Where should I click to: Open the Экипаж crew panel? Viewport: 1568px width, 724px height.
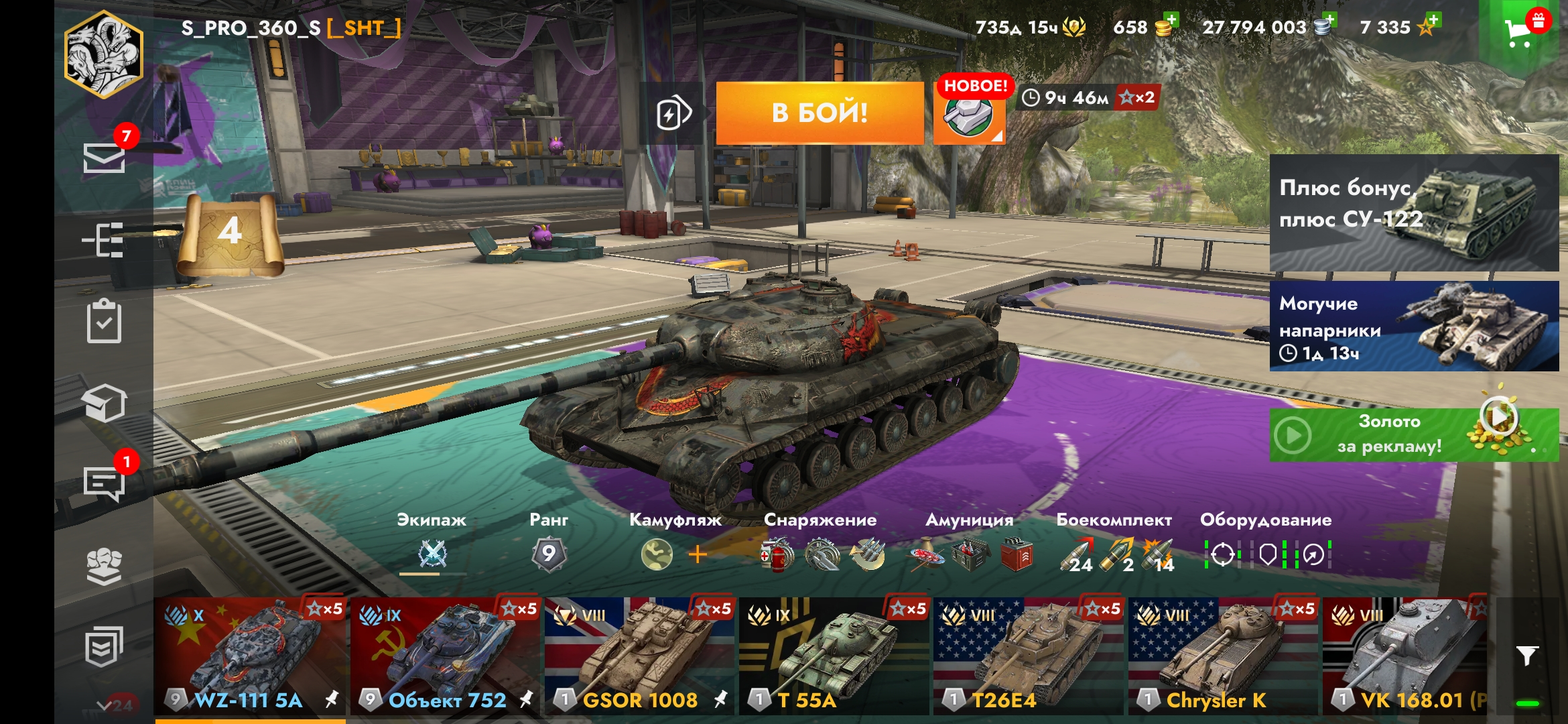[x=432, y=554]
